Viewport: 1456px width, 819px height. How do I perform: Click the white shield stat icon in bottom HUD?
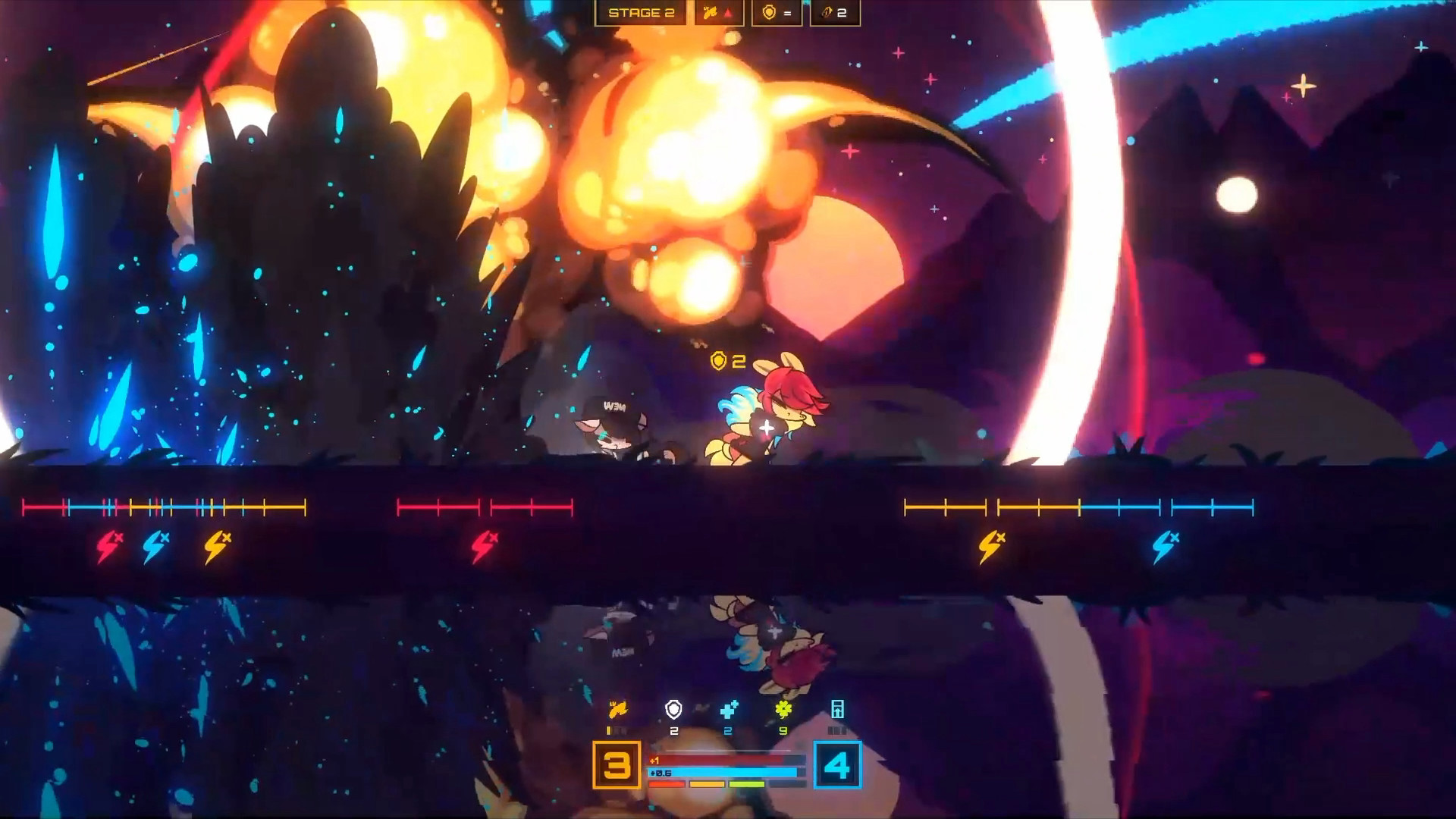point(673,709)
